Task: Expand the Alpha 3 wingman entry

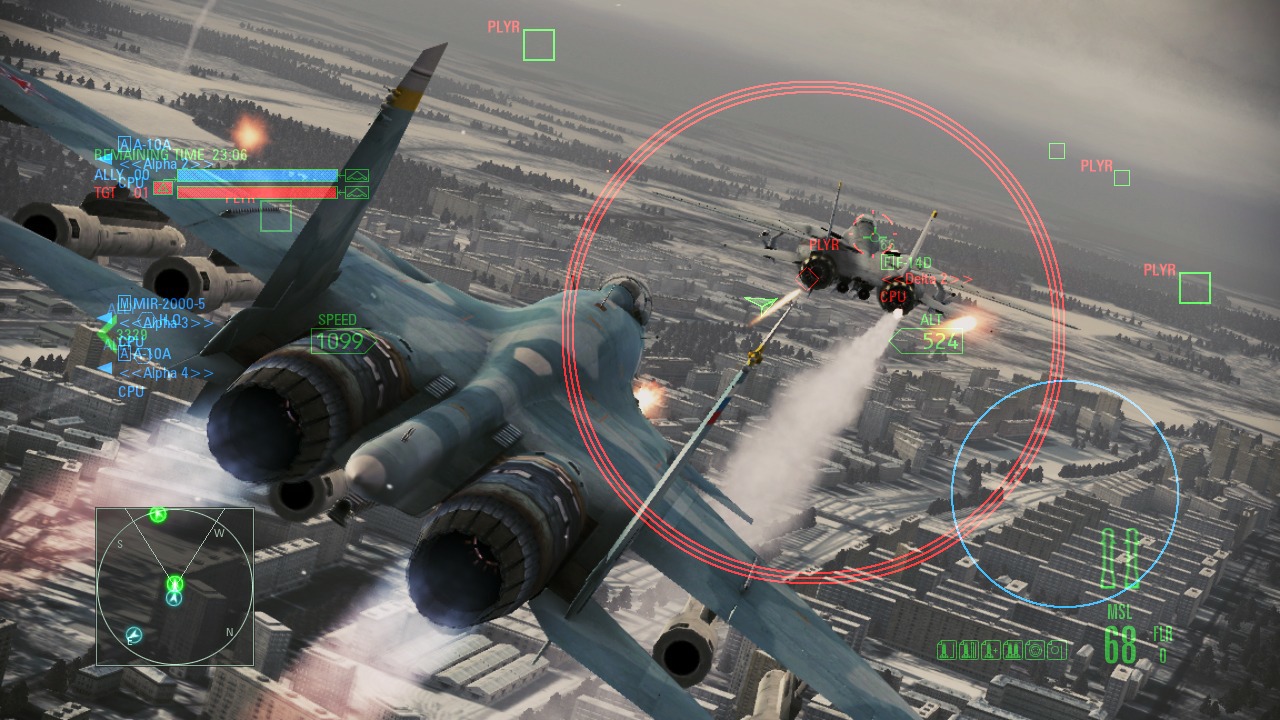Action: click(166, 322)
